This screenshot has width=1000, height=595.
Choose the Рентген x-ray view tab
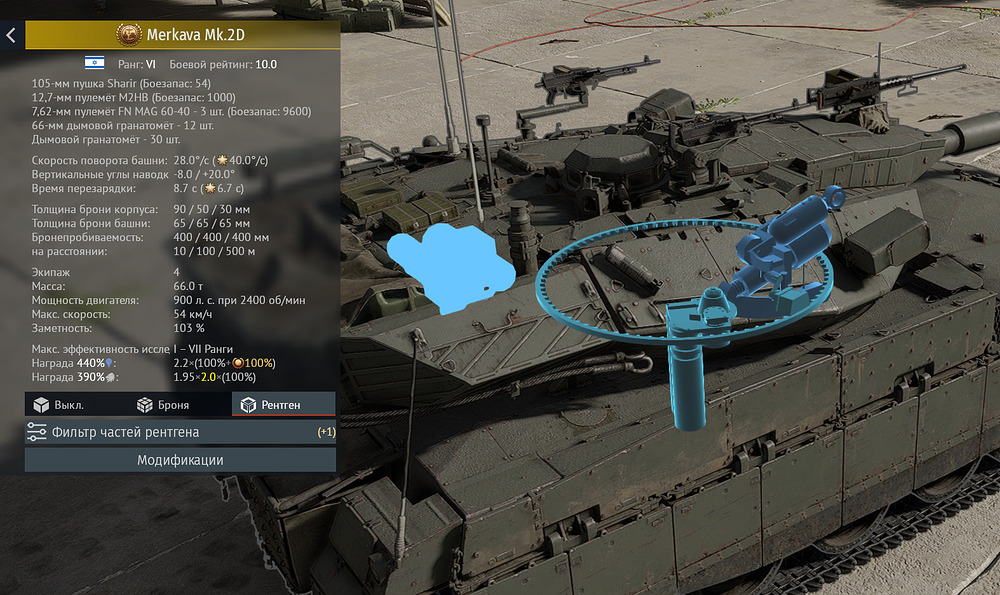coord(283,405)
